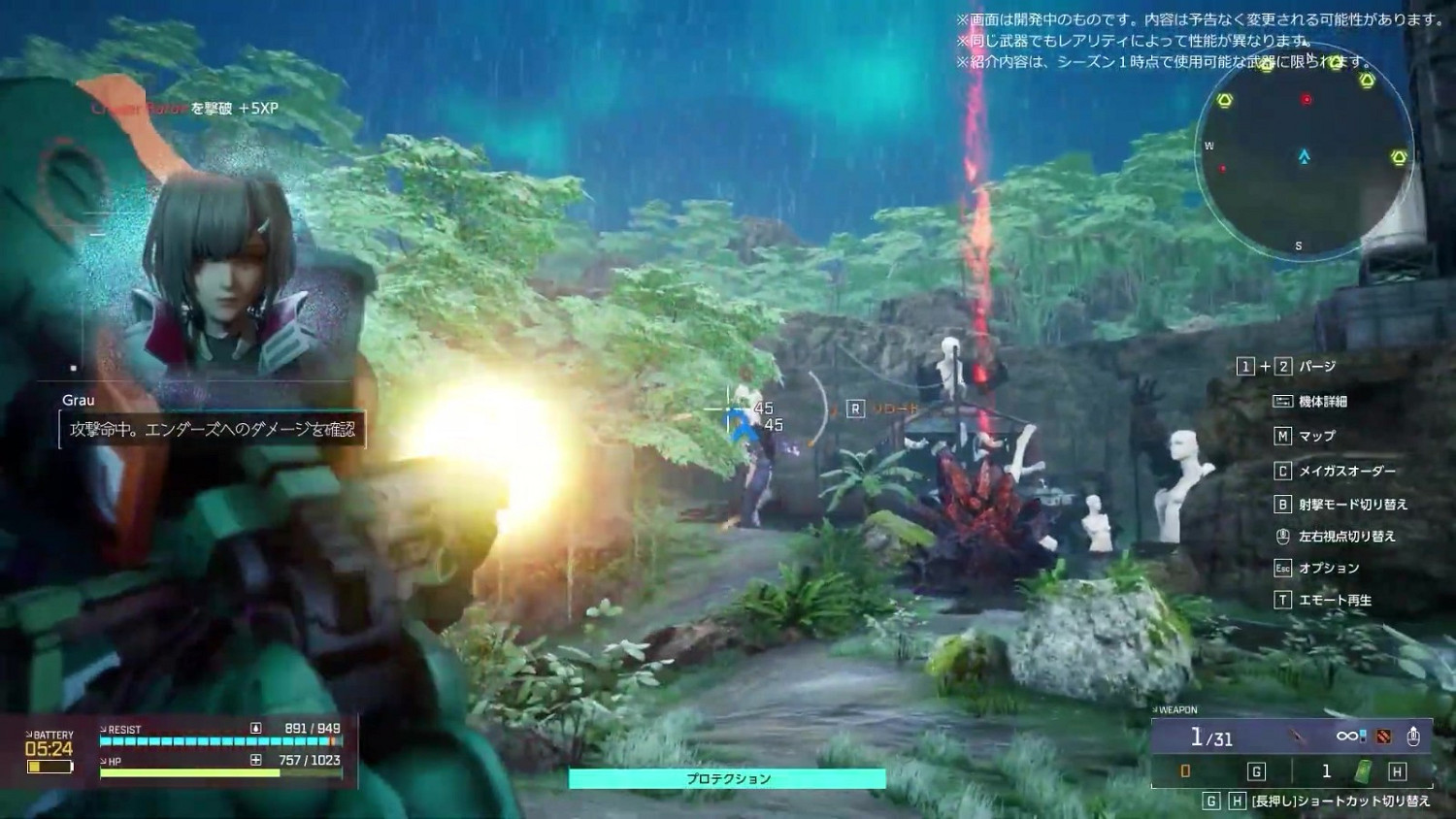Open the オプション menu via the Esc entry
The image size is (1456, 819).
pyautogui.click(x=1283, y=568)
